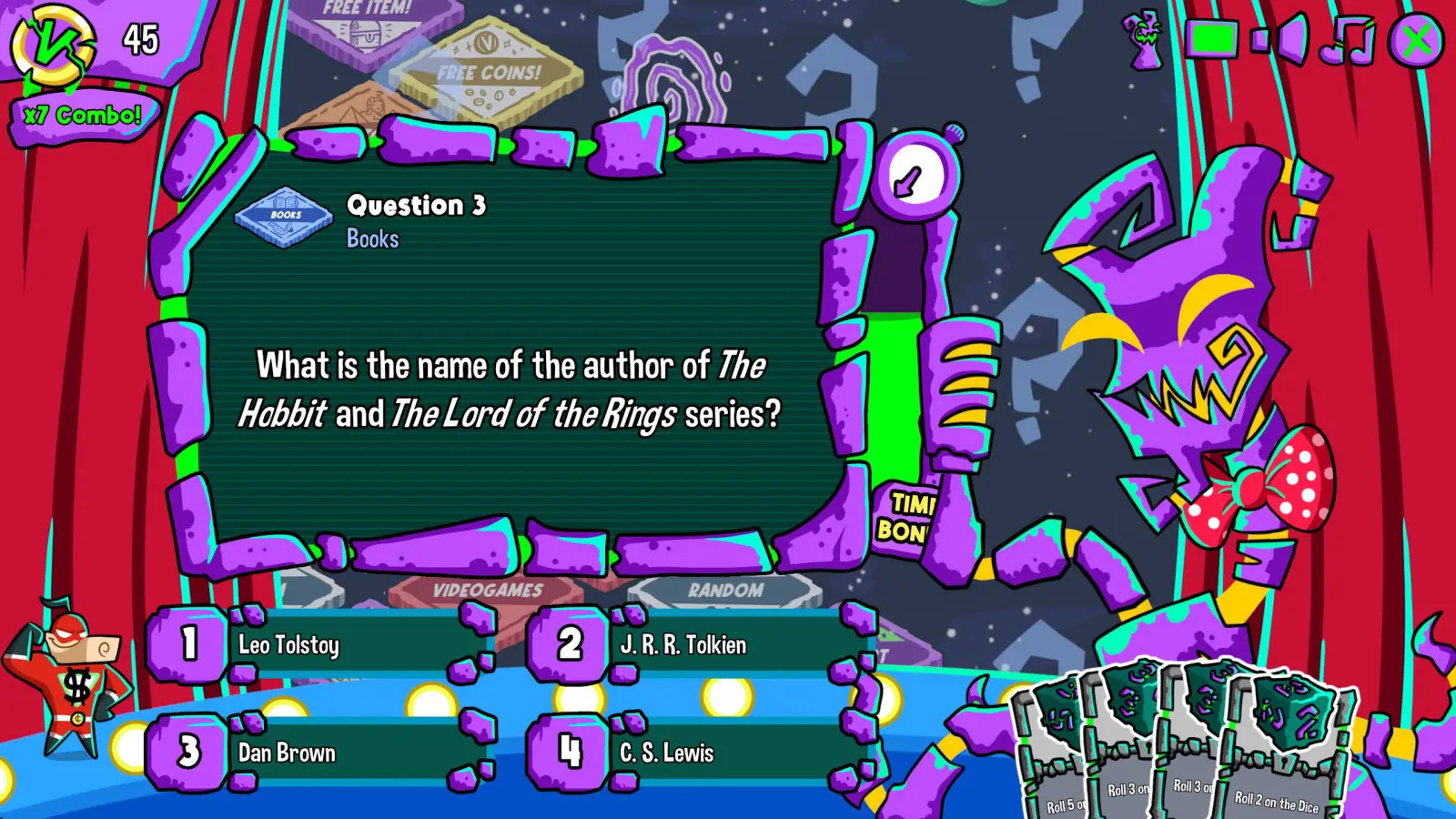Toggle fullscreen with the green screen icon
This screenshot has width=1456, height=819.
[1213, 40]
